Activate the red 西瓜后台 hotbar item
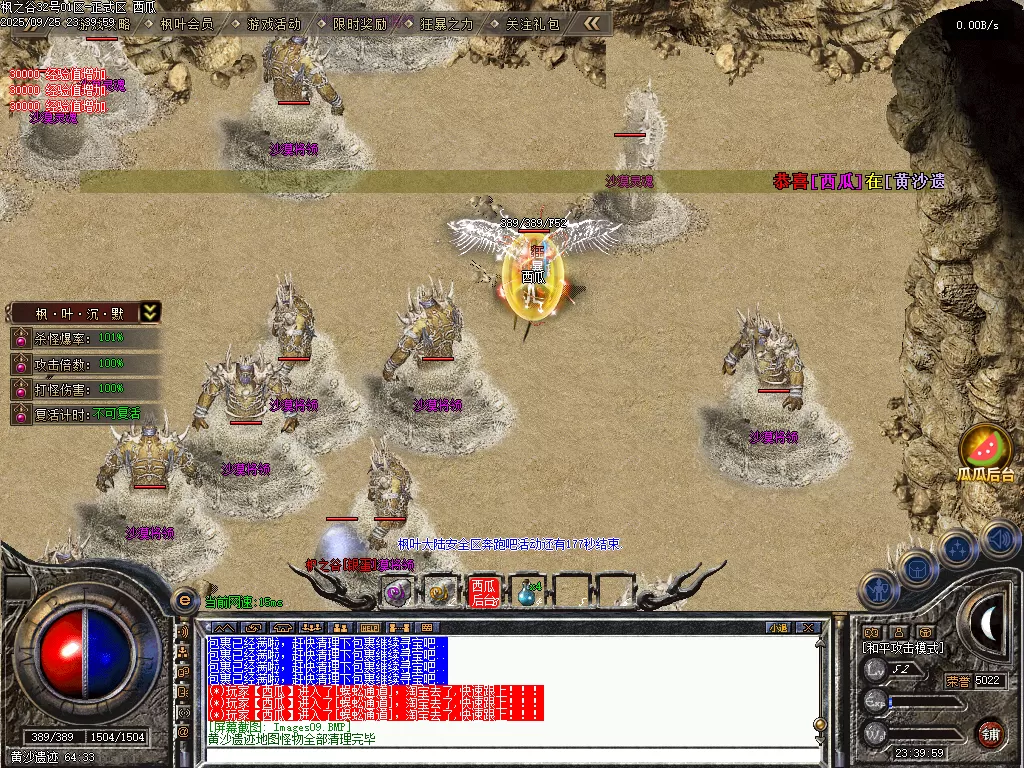The height and width of the screenshot is (768, 1024). [484, 592]
